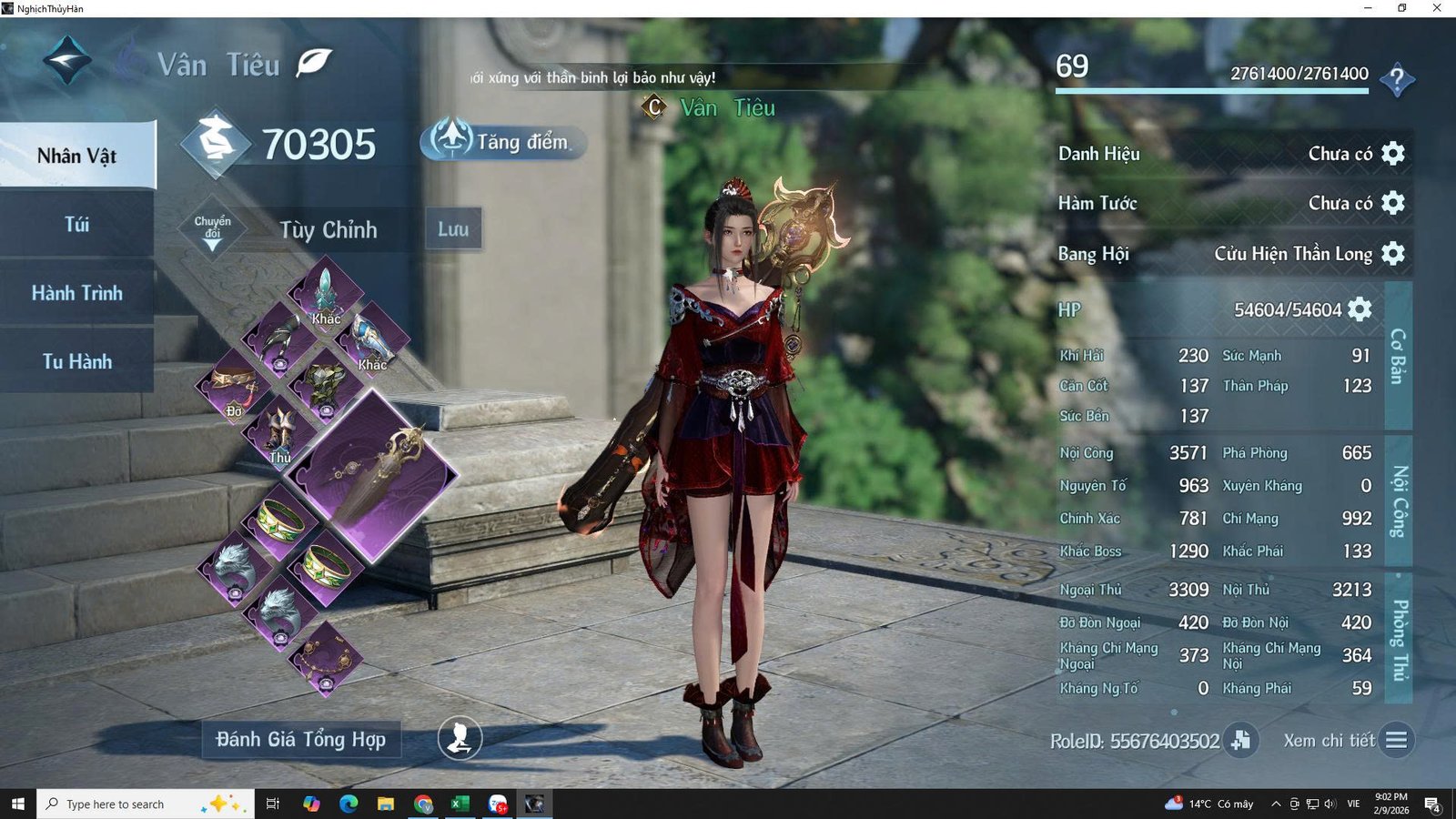Click the Tăng điểm button
The height and width of the screenshot is (819, 1456).
coord(503,142)
